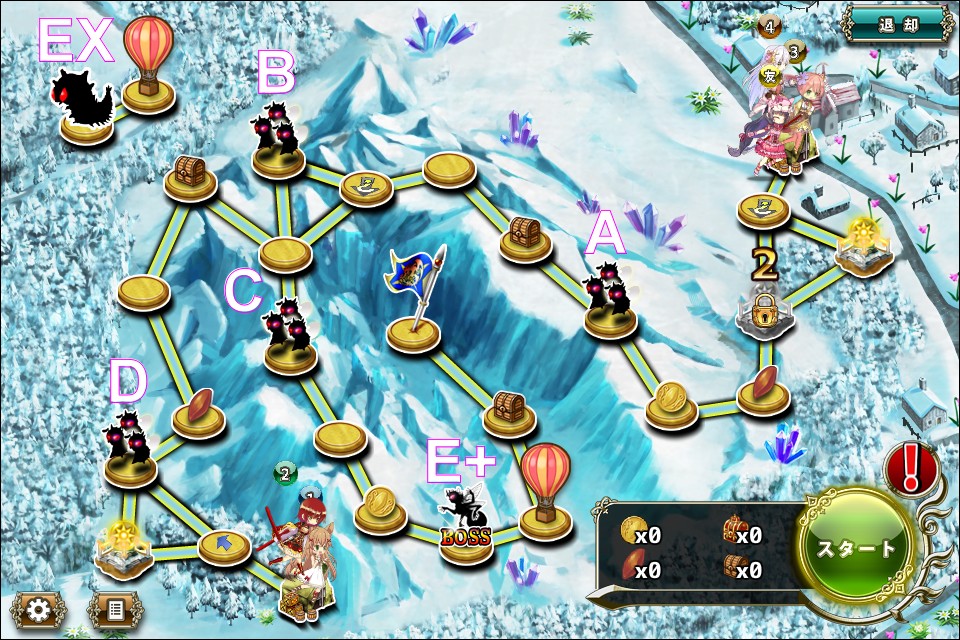Click the green スタート start button

tap(857, 548)
